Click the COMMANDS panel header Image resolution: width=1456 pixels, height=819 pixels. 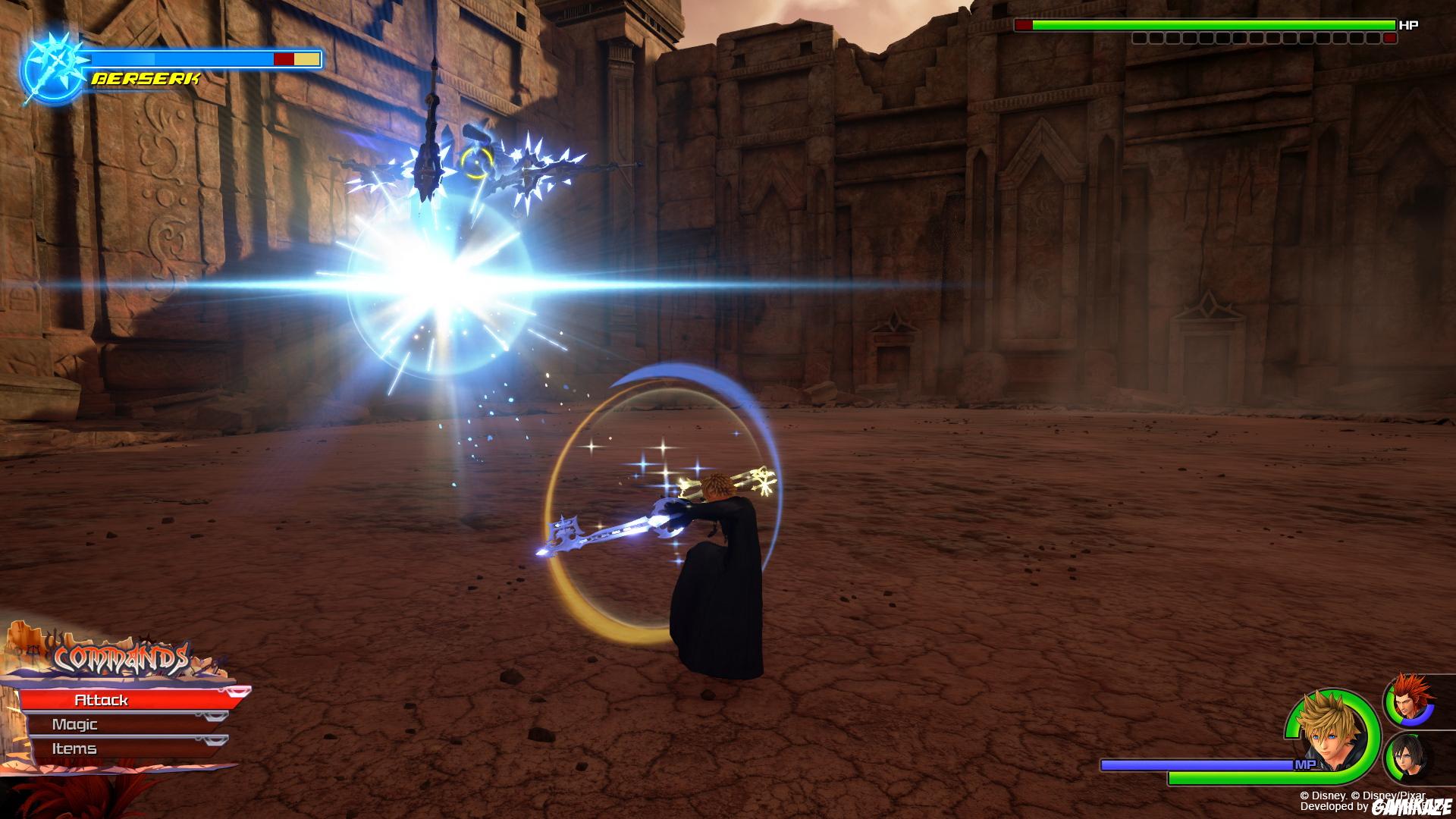click(x=121, y=658)
